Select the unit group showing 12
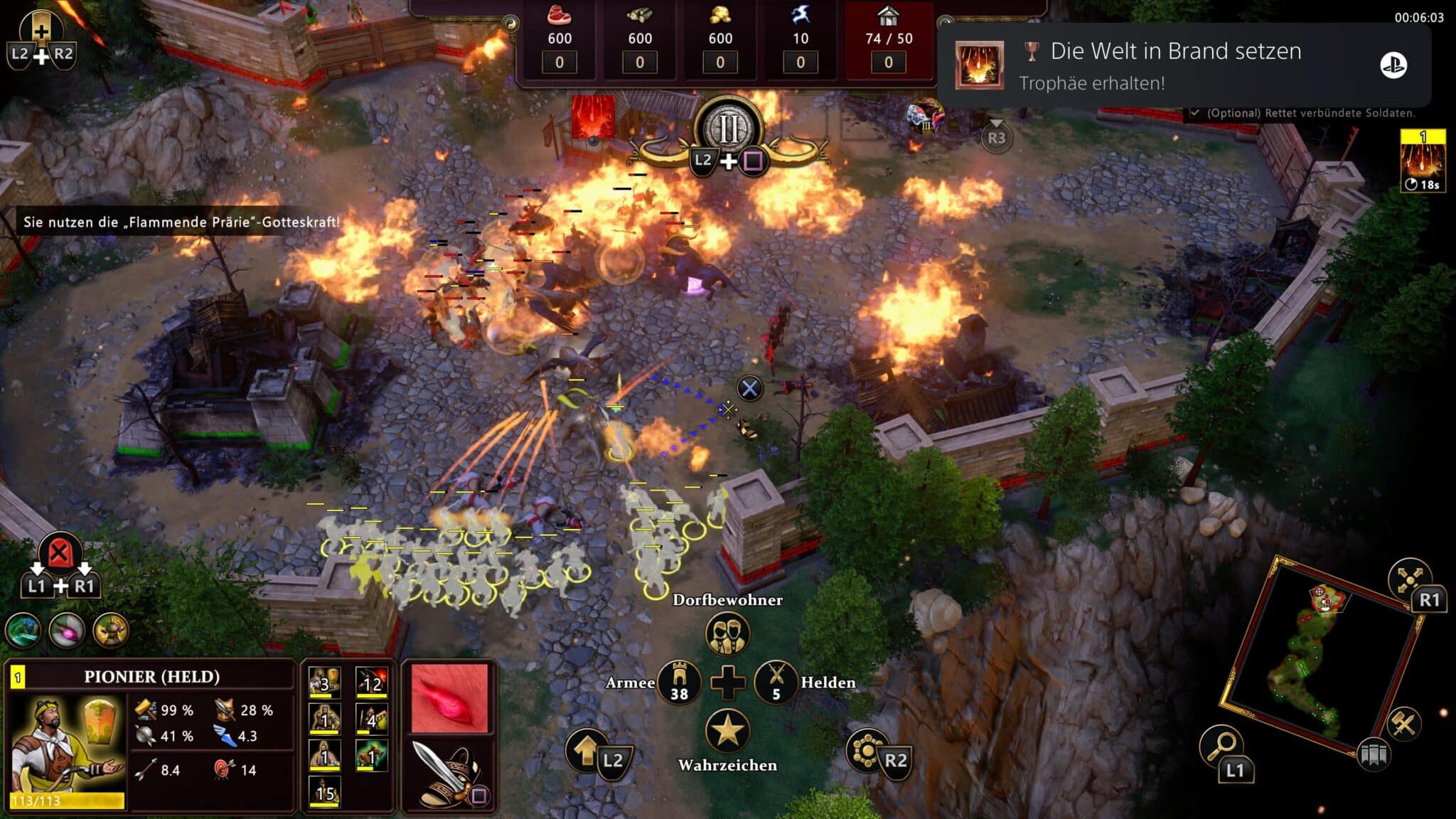This screenshot has height=819, width=1456. click(x=371, y=682)
